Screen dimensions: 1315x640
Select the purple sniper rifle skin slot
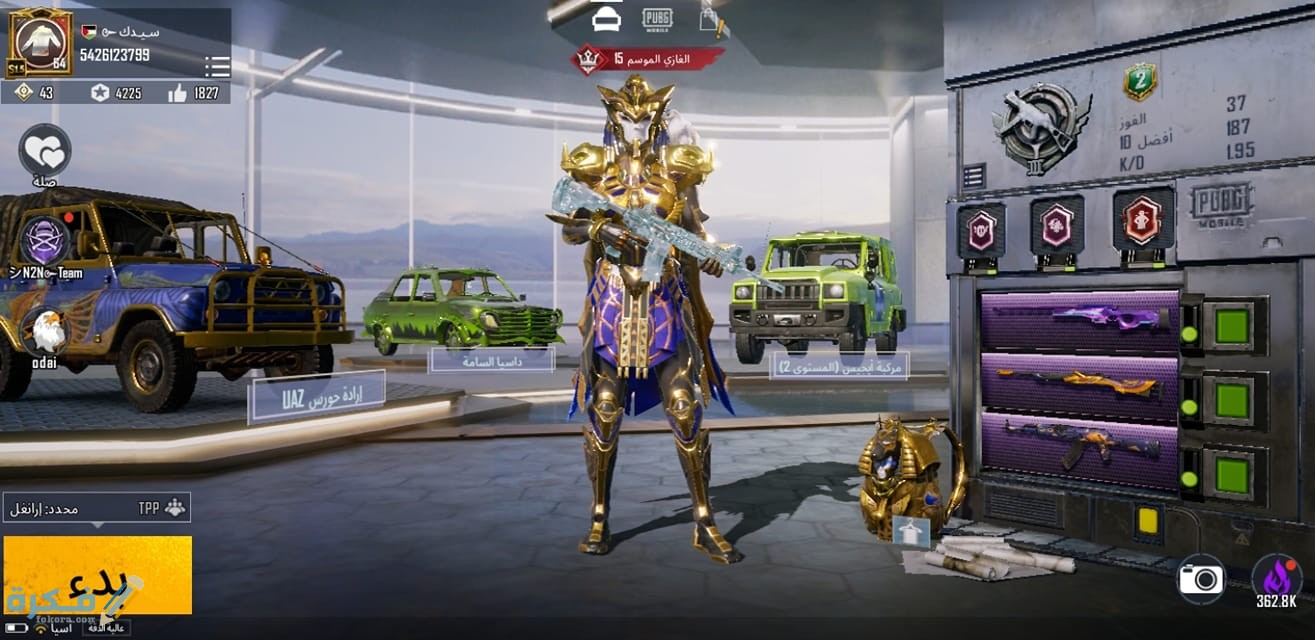(1080, 322)
